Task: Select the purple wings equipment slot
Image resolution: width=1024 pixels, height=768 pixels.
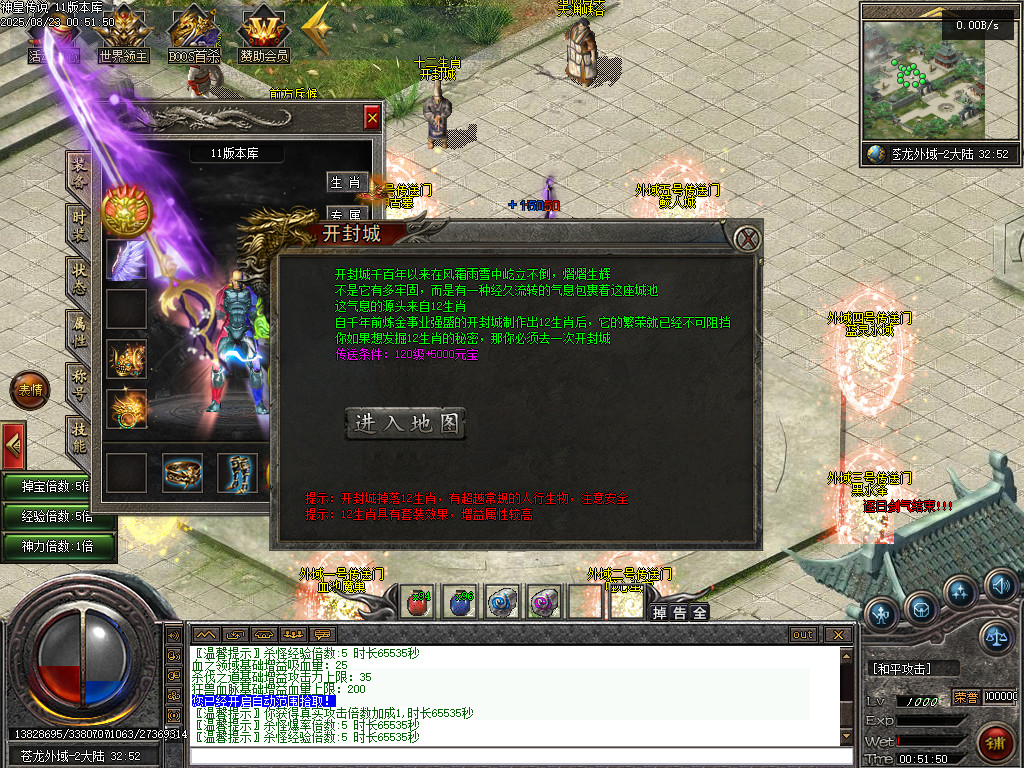Action: pyautogui.click(x=127, y=259)
